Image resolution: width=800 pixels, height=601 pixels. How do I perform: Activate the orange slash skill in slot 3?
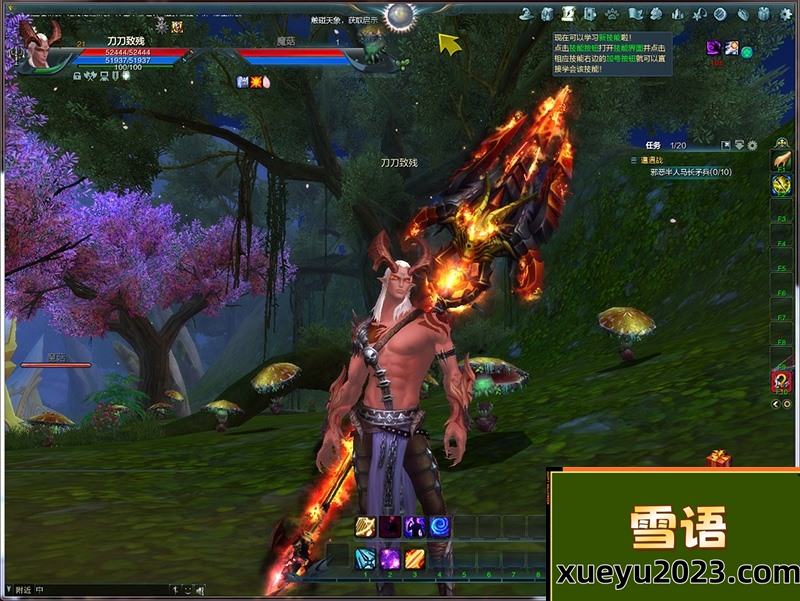[x=415, y=558]
